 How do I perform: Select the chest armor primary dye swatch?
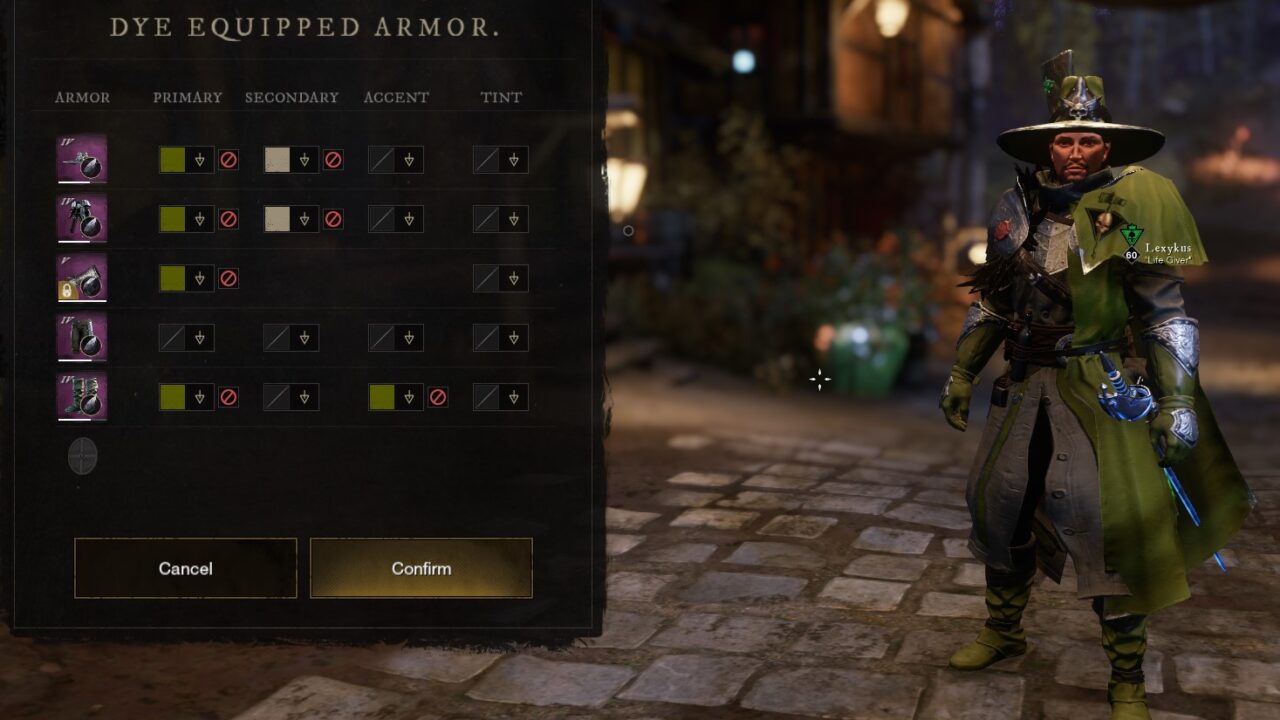click(x=173, y=219)
